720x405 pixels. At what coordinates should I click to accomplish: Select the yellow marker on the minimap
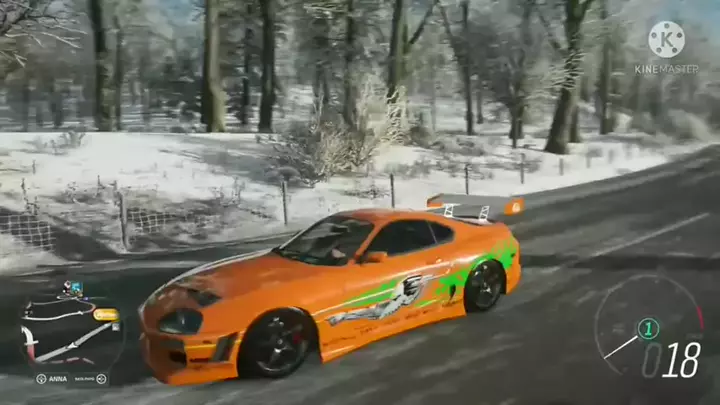[x=105, y=314]
